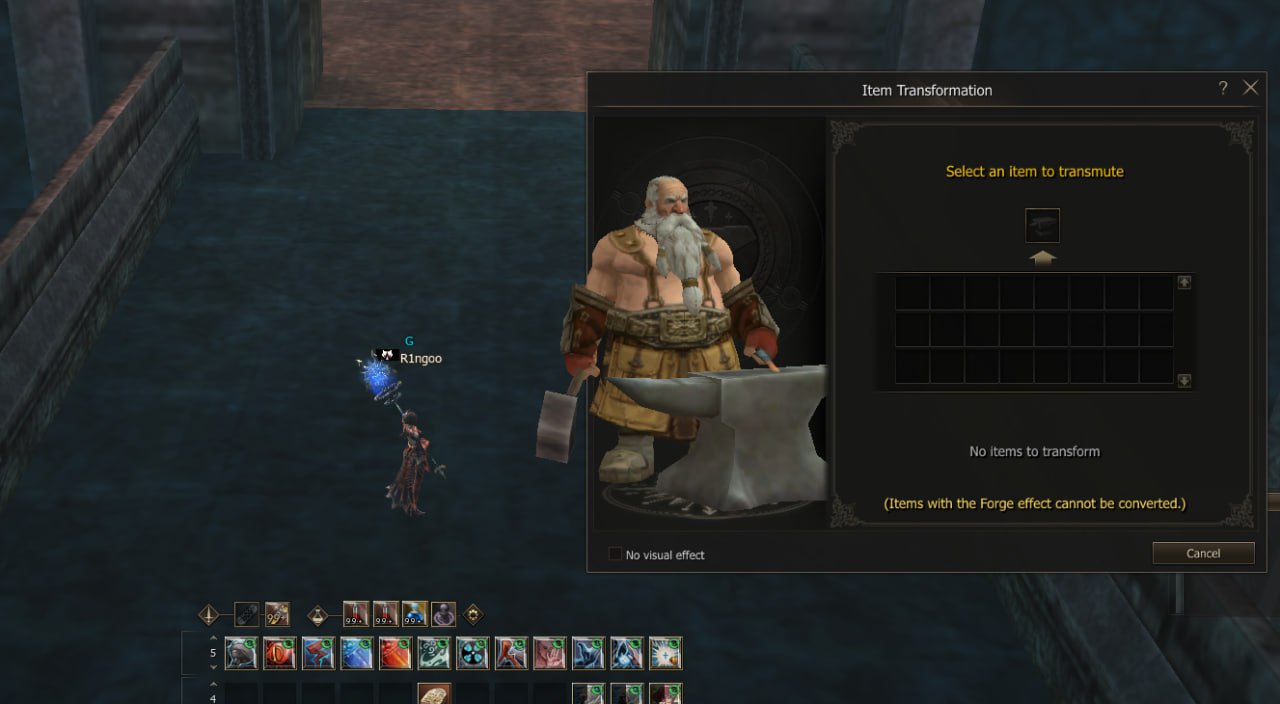The height and width of the screenshot is (704, 1280).
Task: Click the sword diamond icon above hotbar
Action: (x=208, y=614)
